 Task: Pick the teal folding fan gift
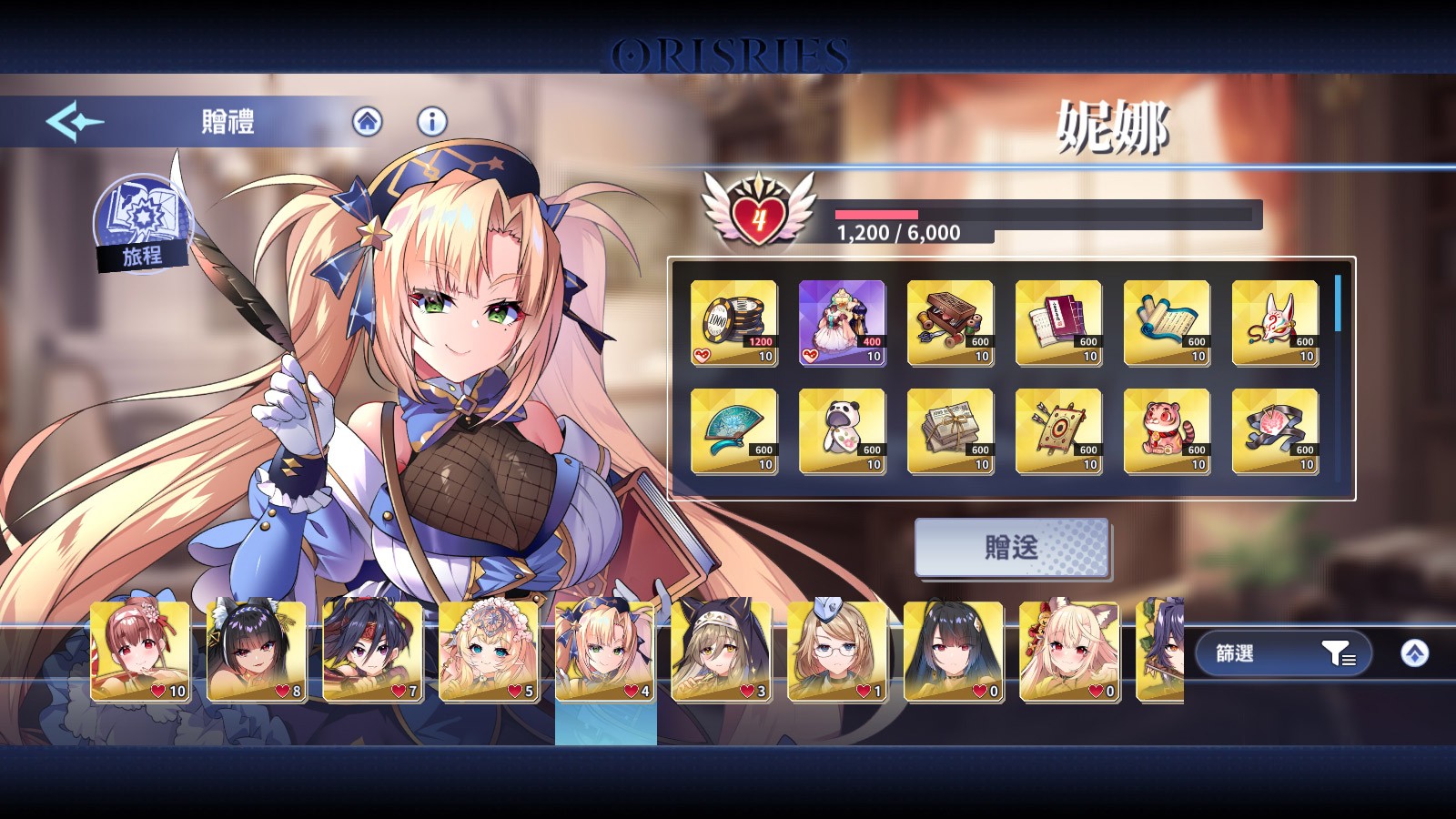pyautogui.click(x=733, y=431)
